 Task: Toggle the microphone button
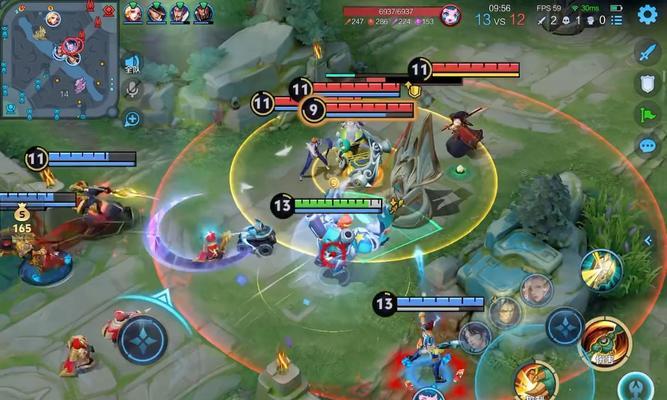[132, 90]
